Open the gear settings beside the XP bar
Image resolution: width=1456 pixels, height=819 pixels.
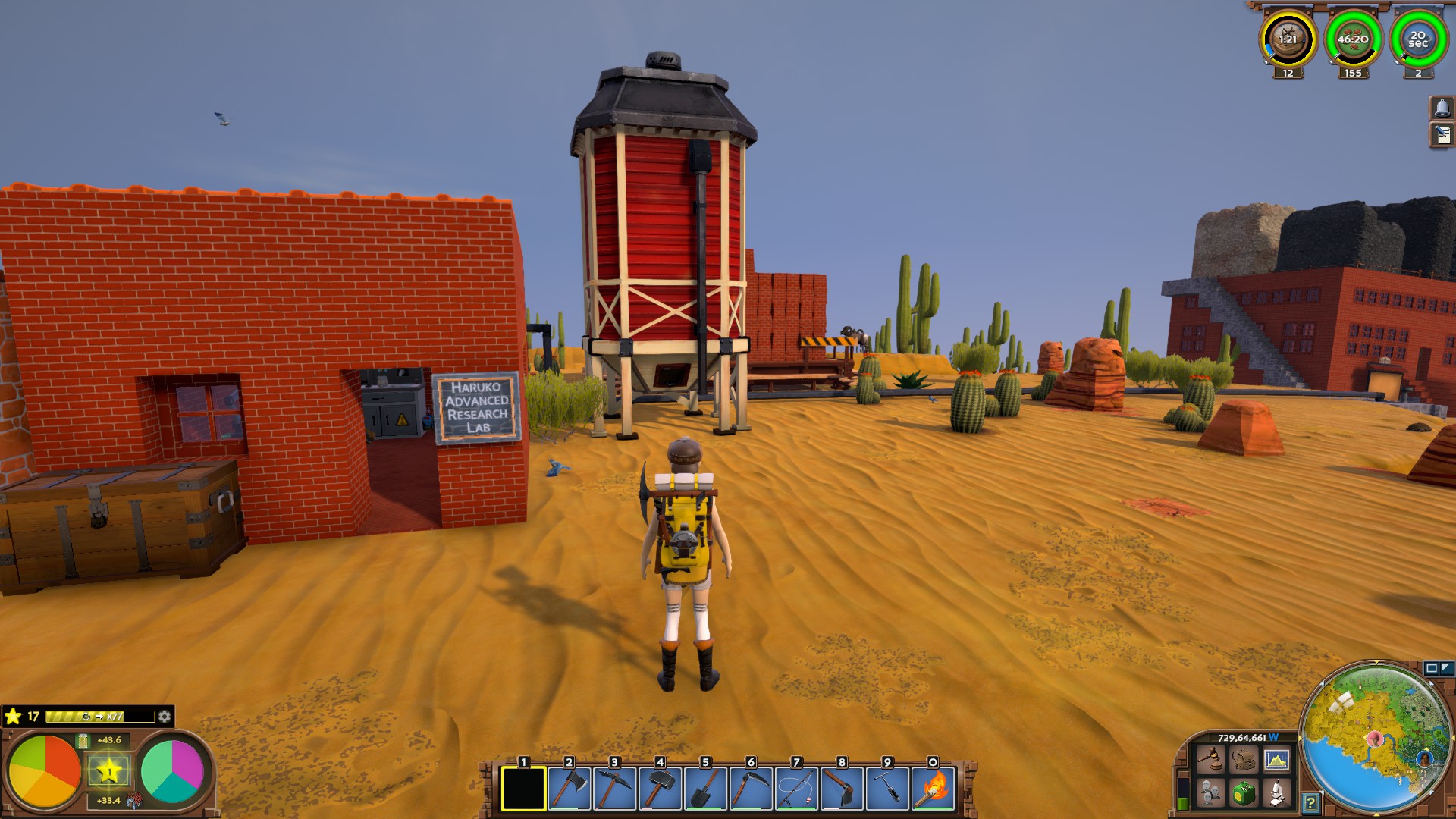tap(164, 717)
